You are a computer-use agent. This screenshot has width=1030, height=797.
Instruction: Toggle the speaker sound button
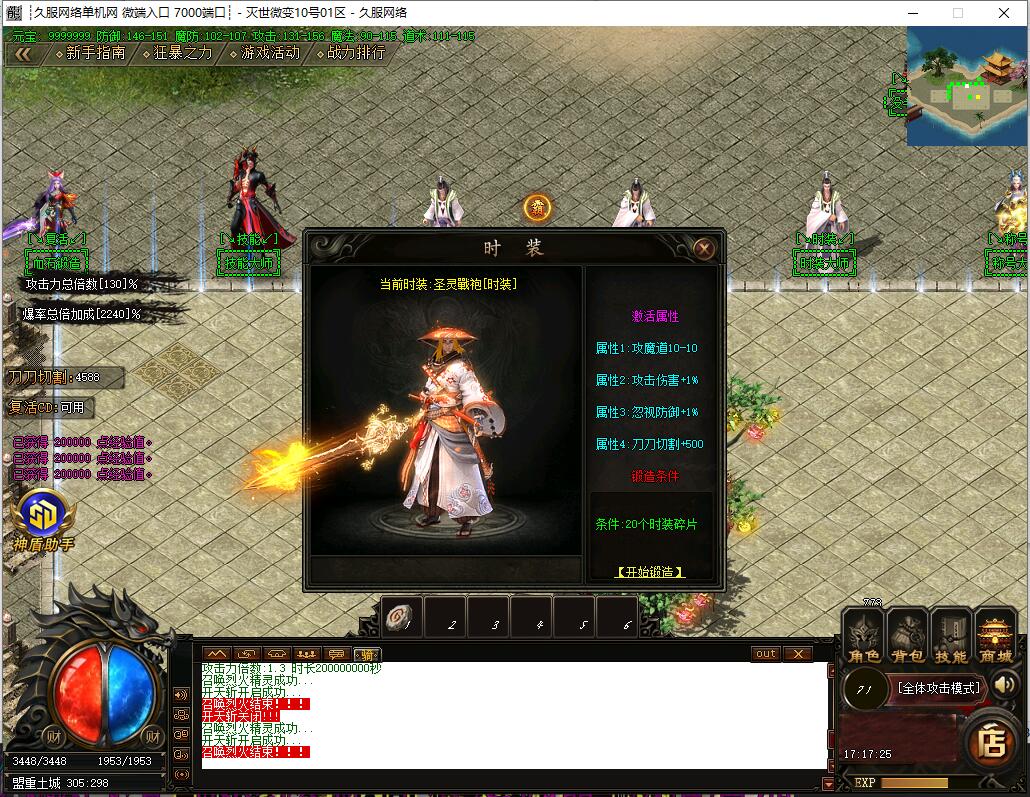1005,685
